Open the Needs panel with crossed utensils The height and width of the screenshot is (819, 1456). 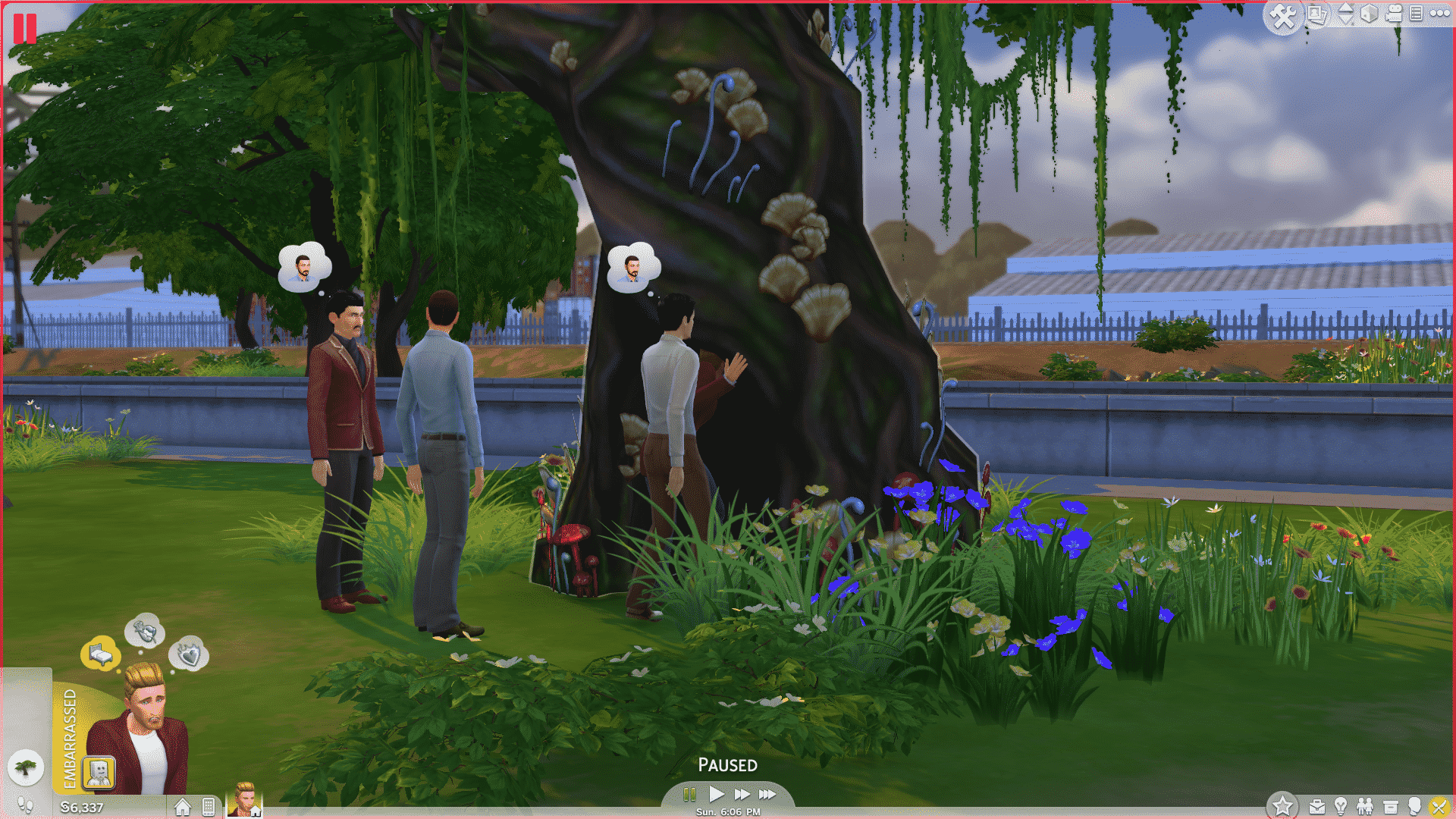[1439, 806]
